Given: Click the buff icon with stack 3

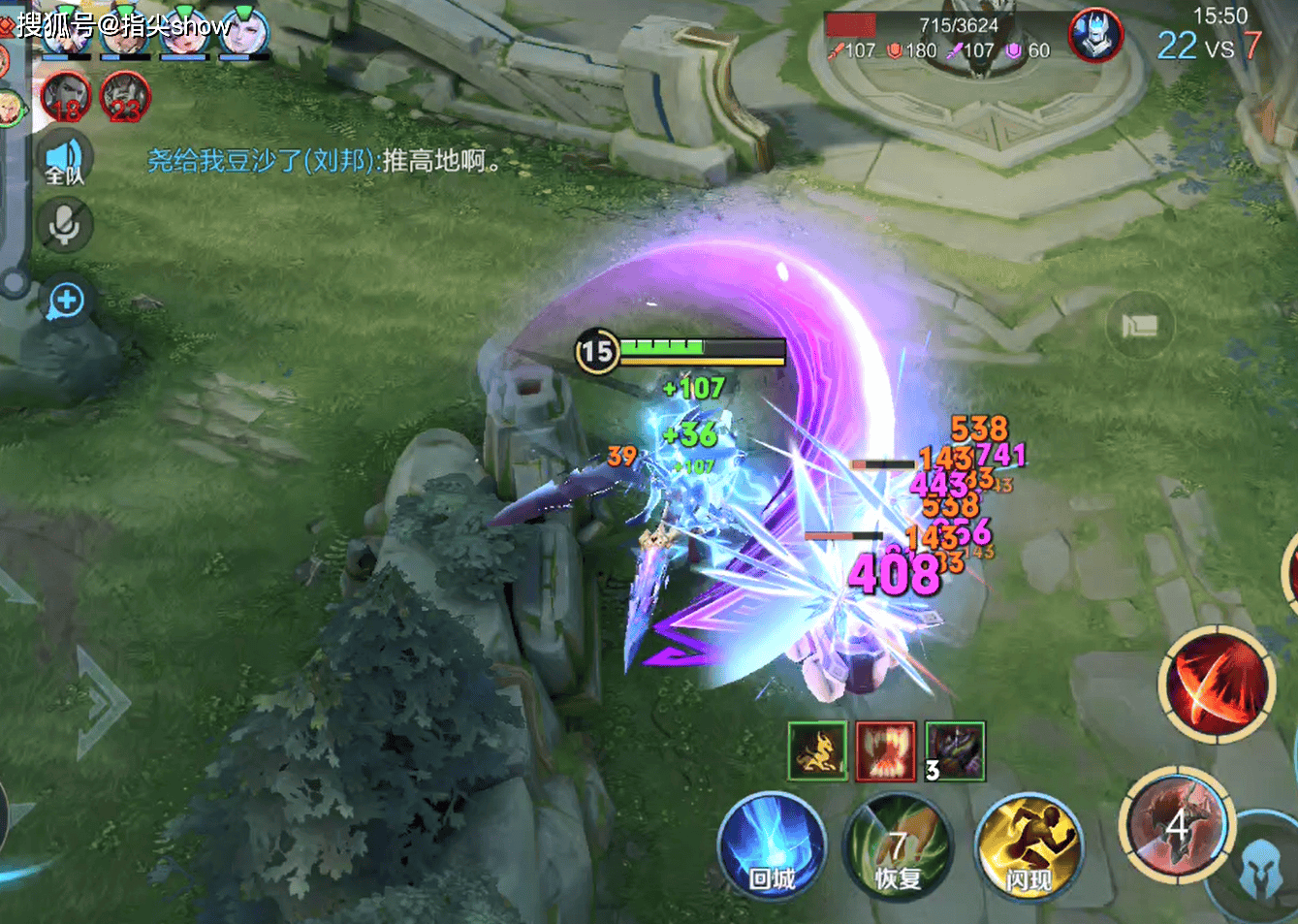Looking at the screenshot, I should [955, 750].
